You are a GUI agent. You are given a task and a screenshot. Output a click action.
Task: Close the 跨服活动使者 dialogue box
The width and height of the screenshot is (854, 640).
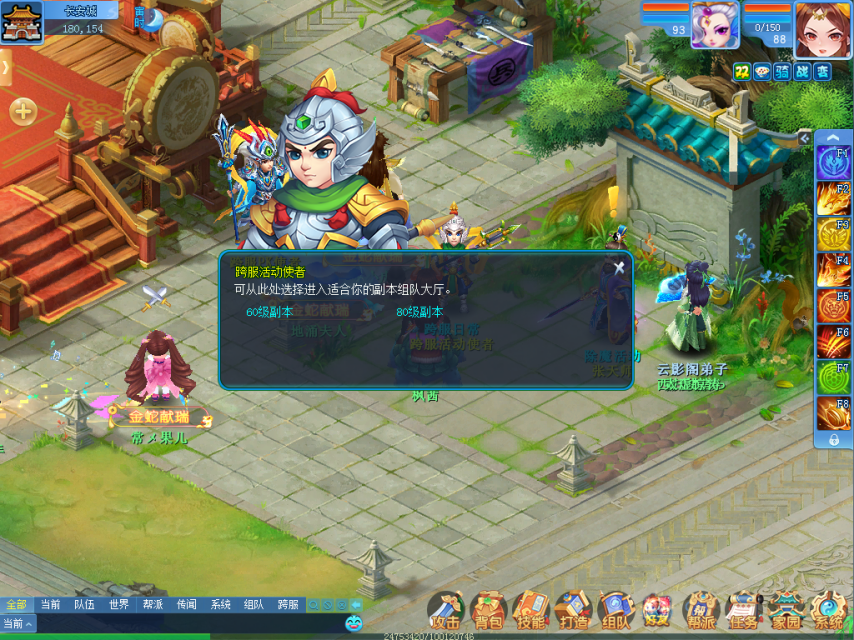pyautogui.click(x=619, y=267)
